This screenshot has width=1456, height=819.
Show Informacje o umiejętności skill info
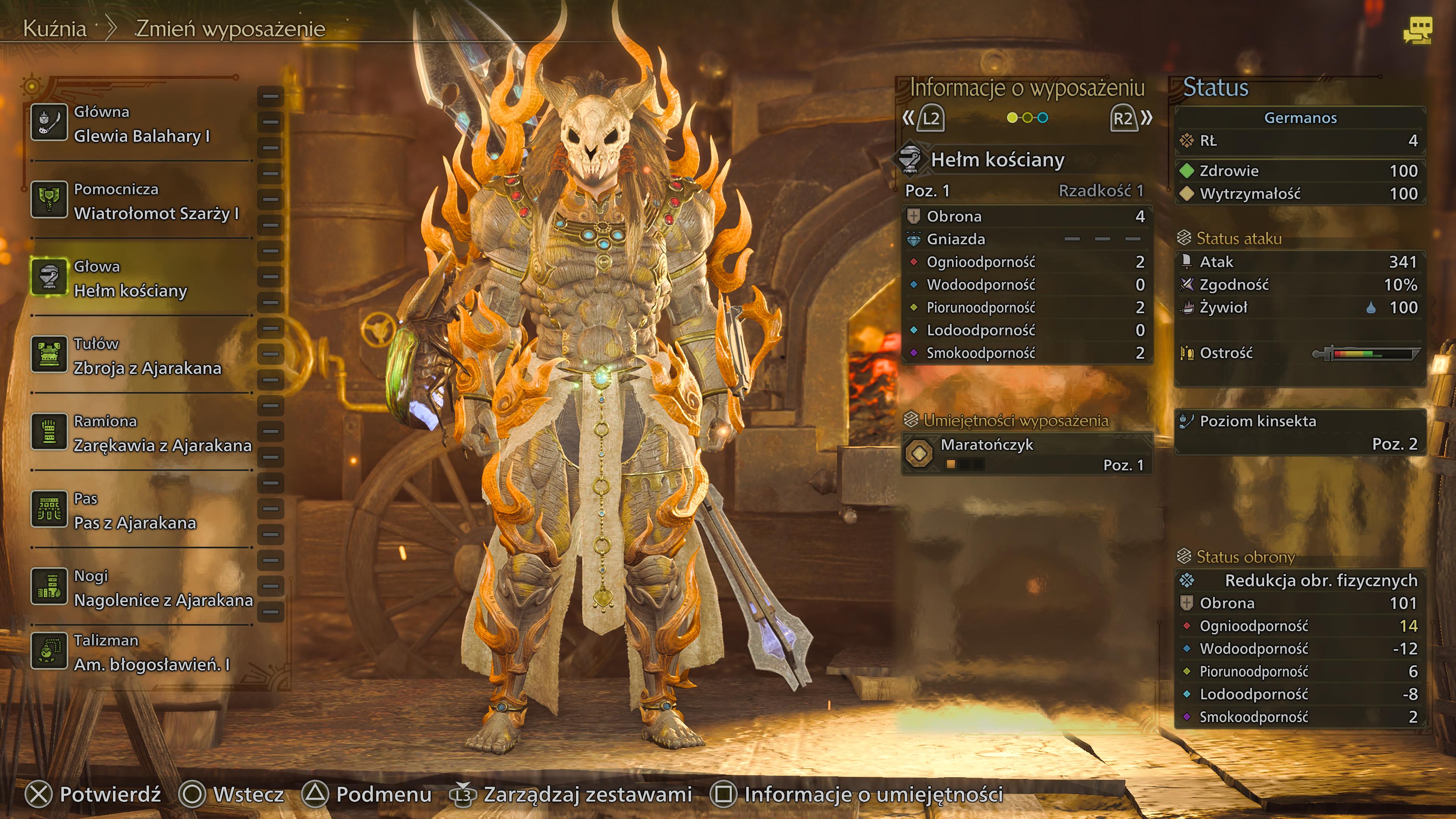873,794
